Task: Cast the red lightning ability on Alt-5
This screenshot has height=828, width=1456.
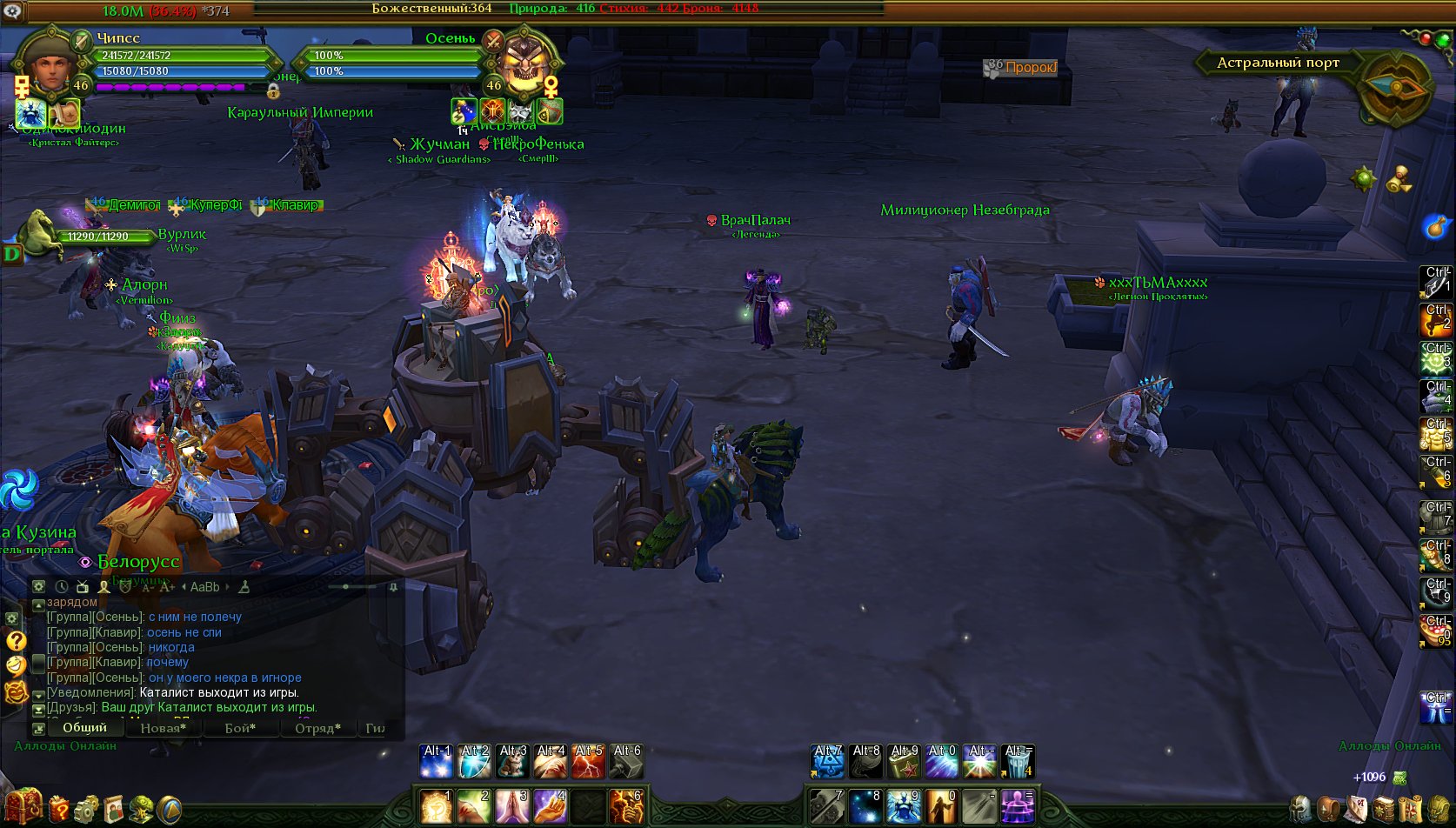Action: (x=588, y=762)
